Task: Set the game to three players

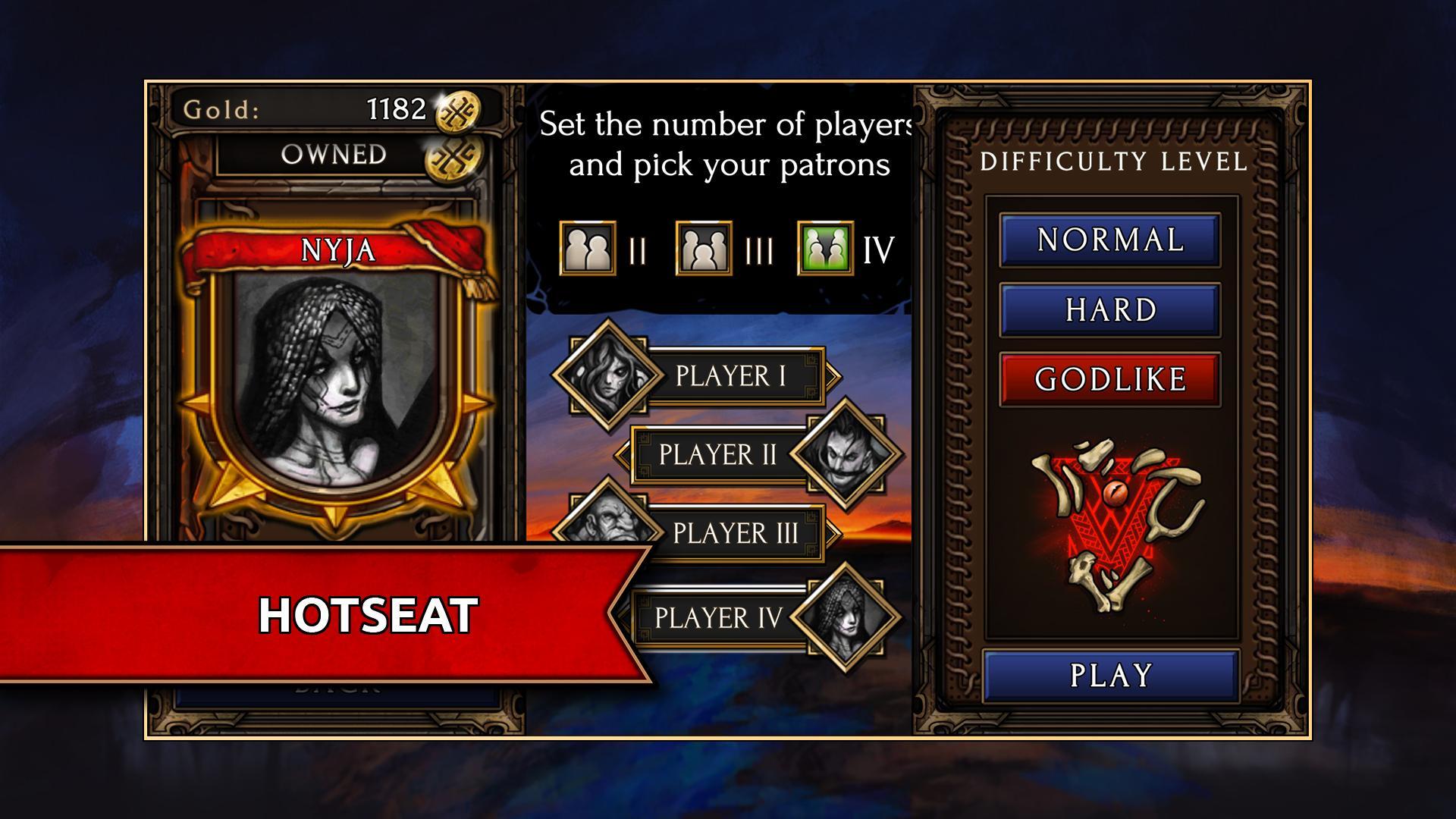Action: point(704,249)
